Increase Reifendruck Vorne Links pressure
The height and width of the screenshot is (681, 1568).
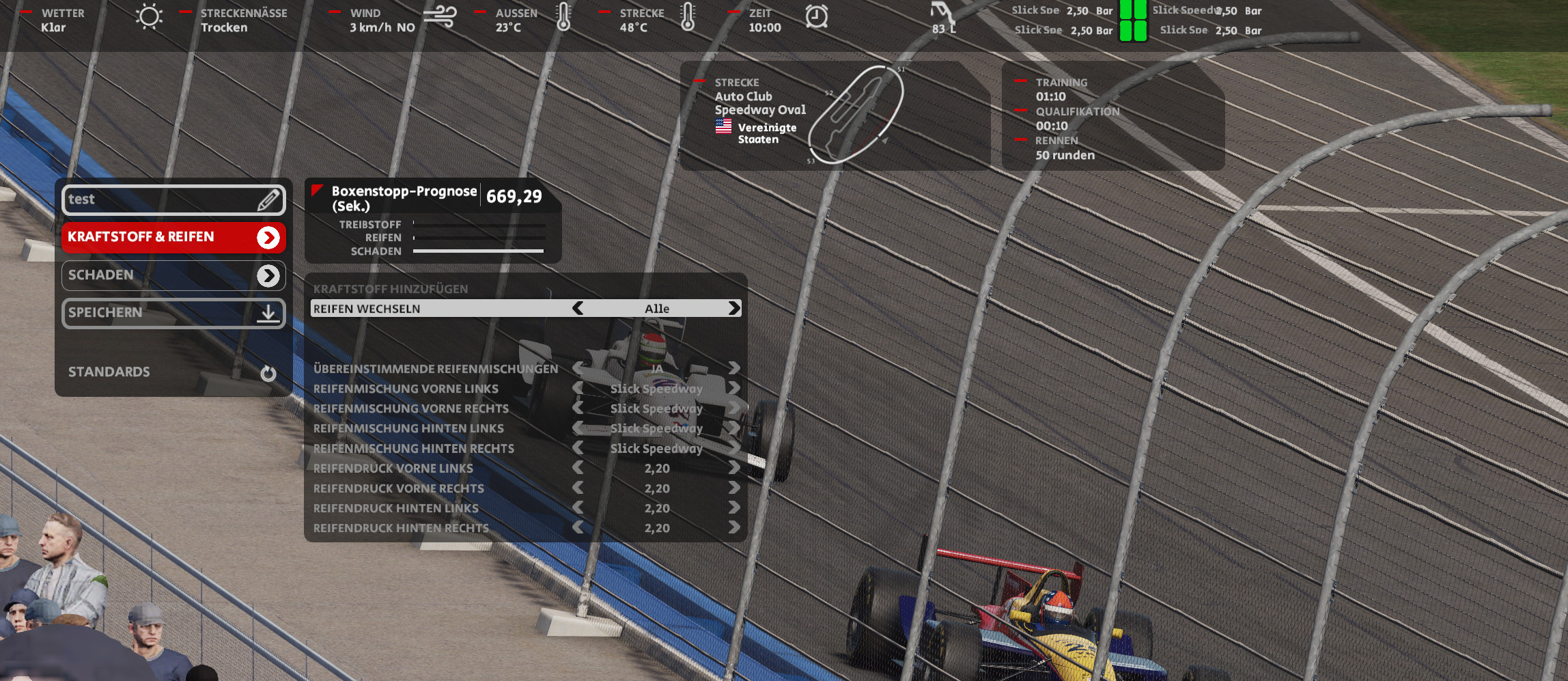[x=734, y=468]
